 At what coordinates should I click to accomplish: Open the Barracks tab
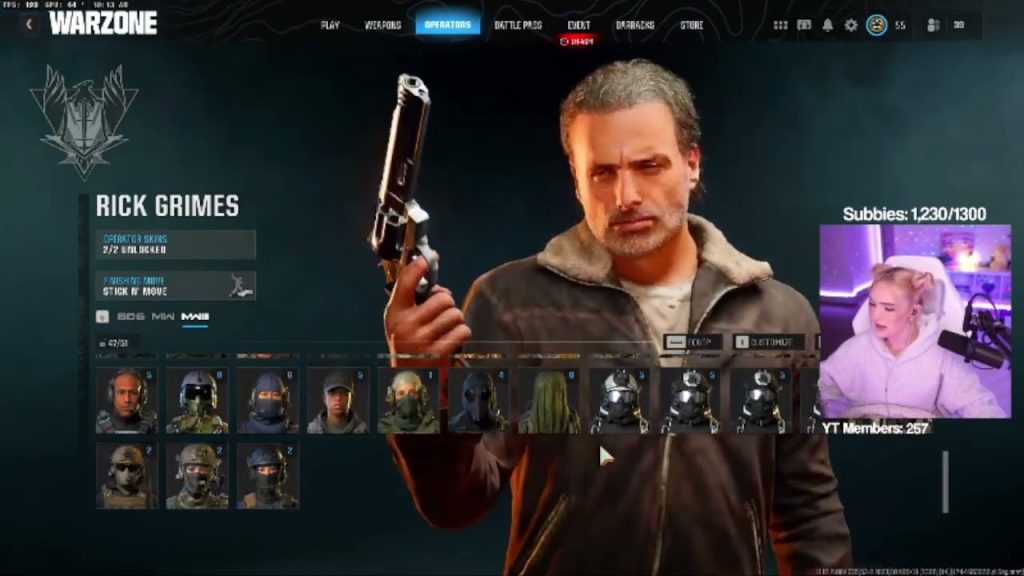point(635,25)
